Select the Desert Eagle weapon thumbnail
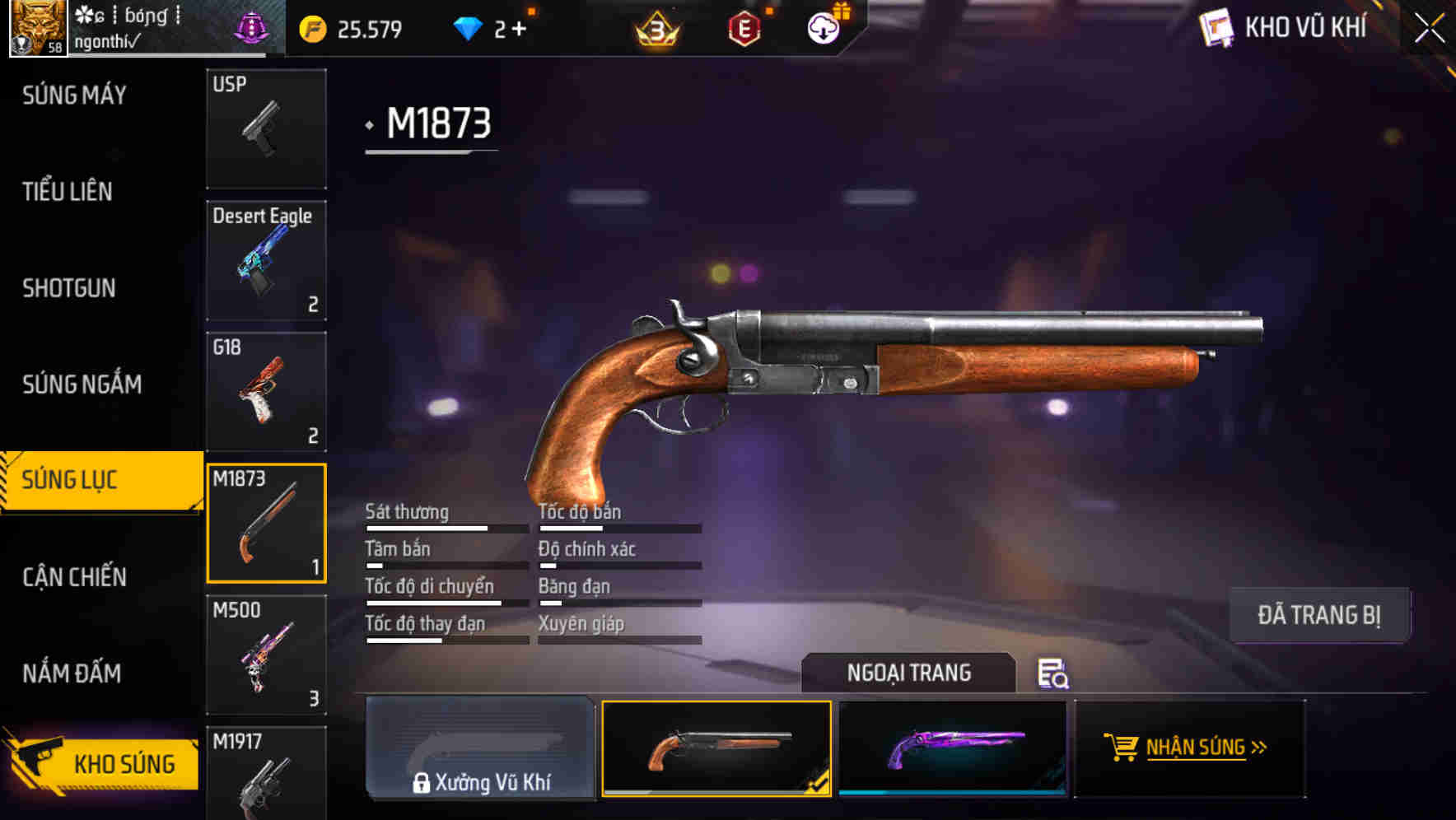 [266, 260]
